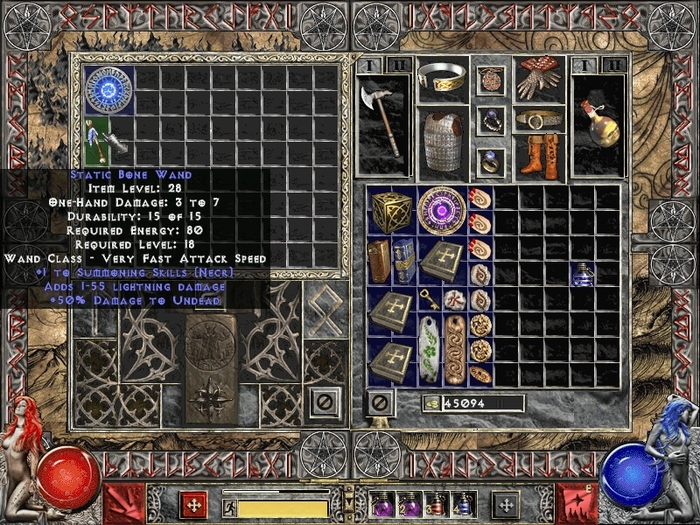Select the equipped belt slot

coord(537,120)
